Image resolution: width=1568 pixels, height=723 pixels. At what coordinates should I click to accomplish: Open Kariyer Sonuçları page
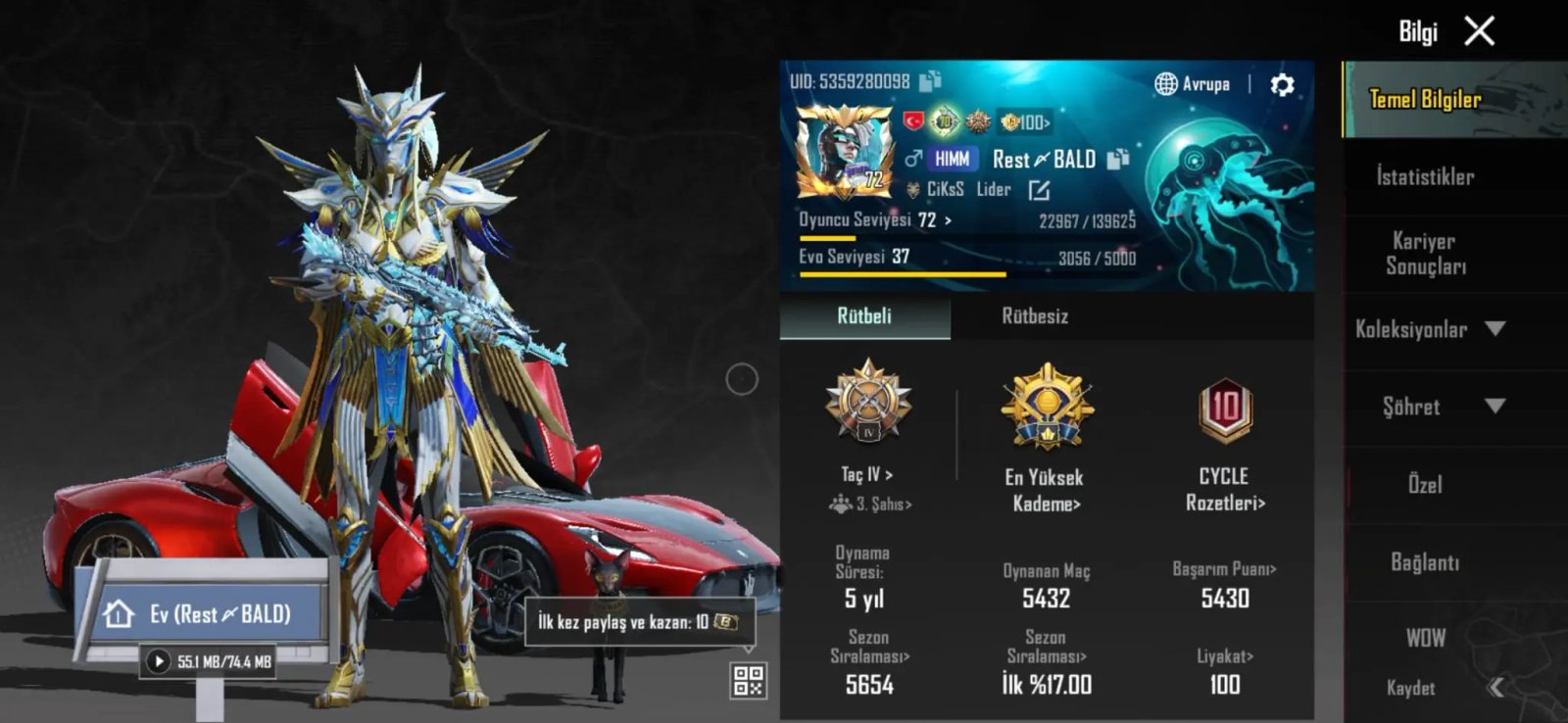pyautogui.click(x=1425, y=254)
